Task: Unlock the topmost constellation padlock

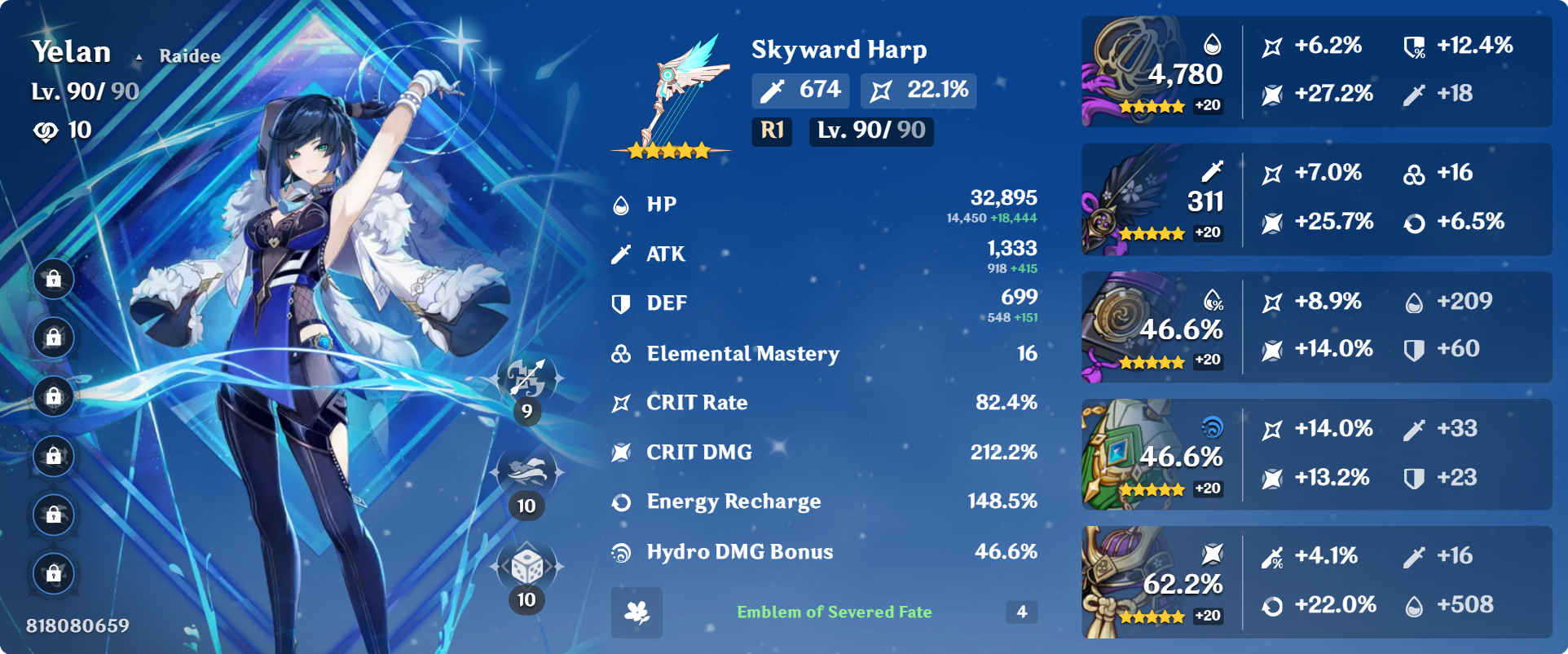Action: (53, 279)
